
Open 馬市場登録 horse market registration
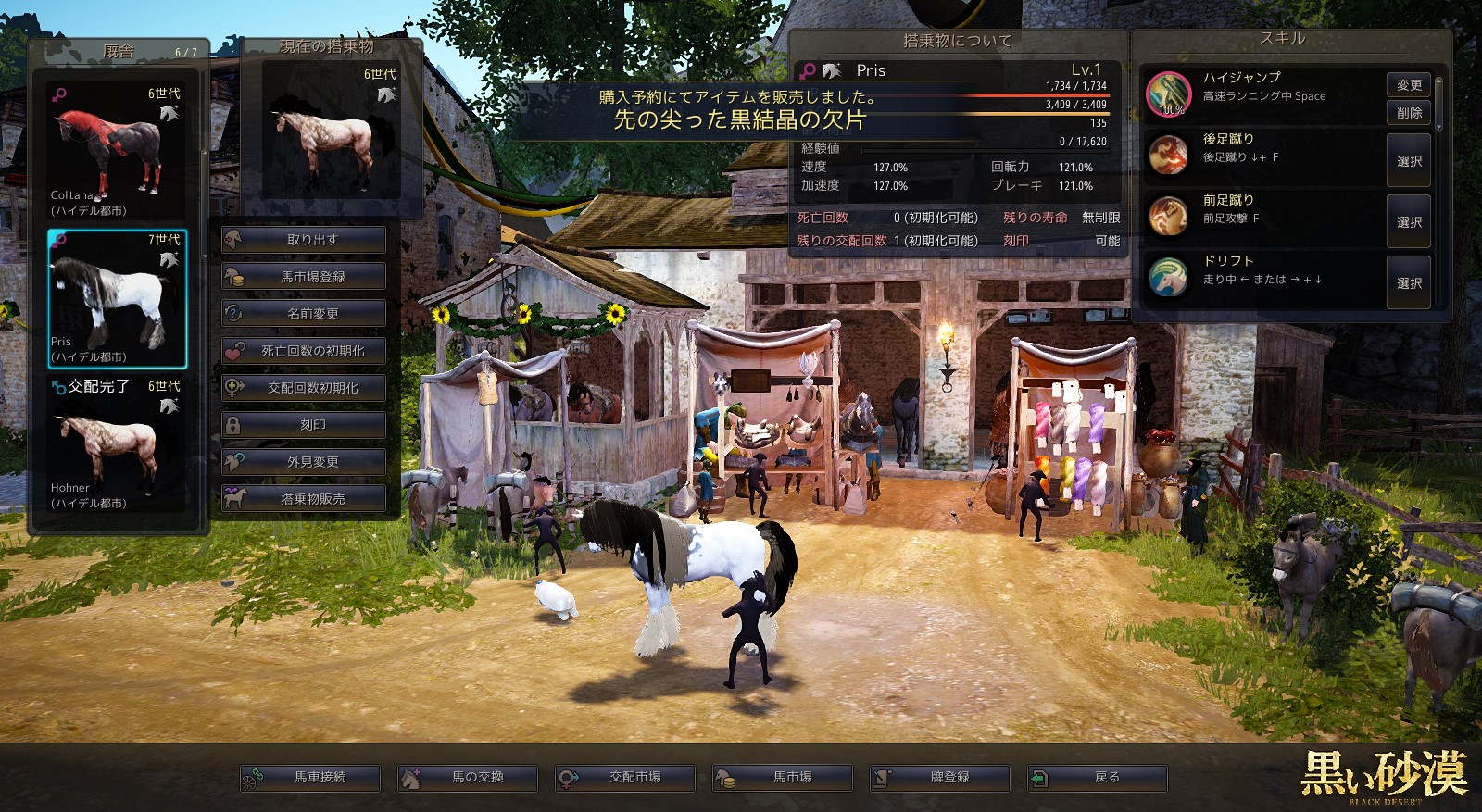[x=304, y=277]
